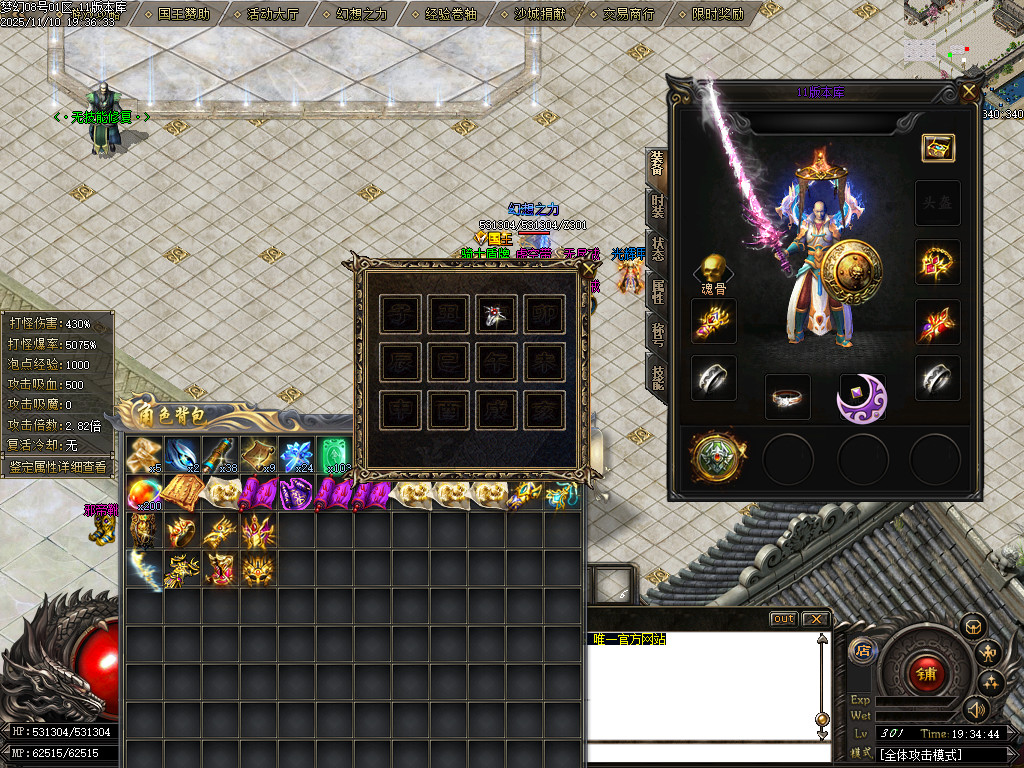
Task: Open the 活动大厅 activity hall
Action: [x=273, y=14]
